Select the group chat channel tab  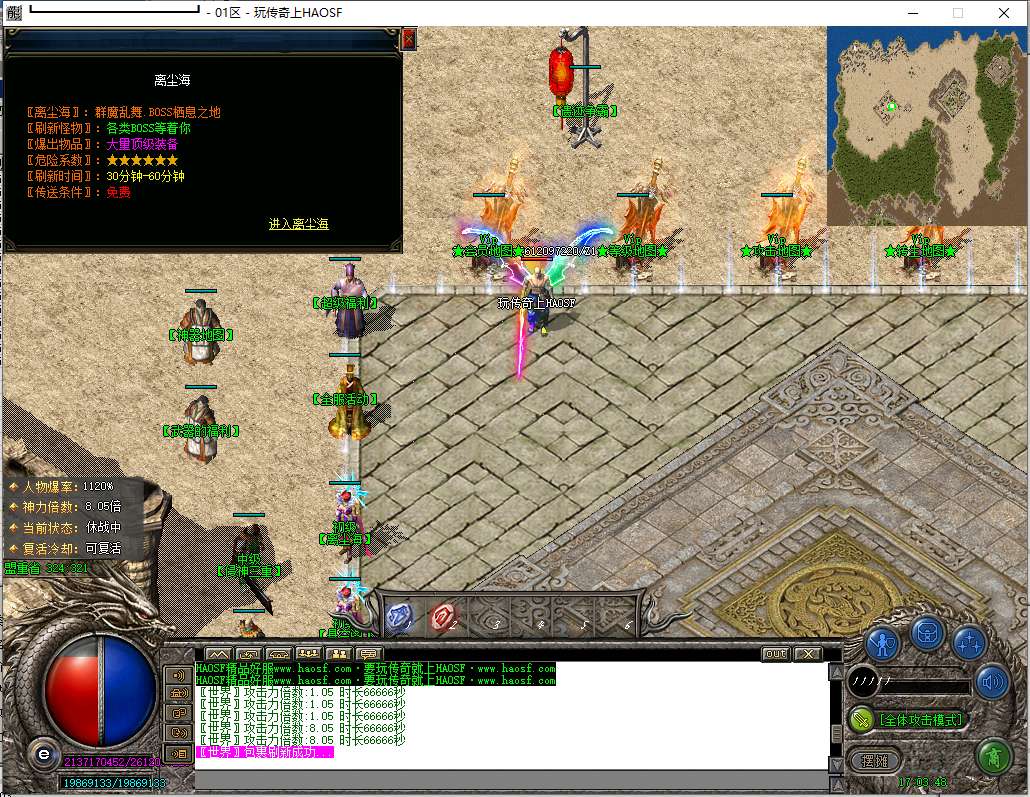point(308,655)
